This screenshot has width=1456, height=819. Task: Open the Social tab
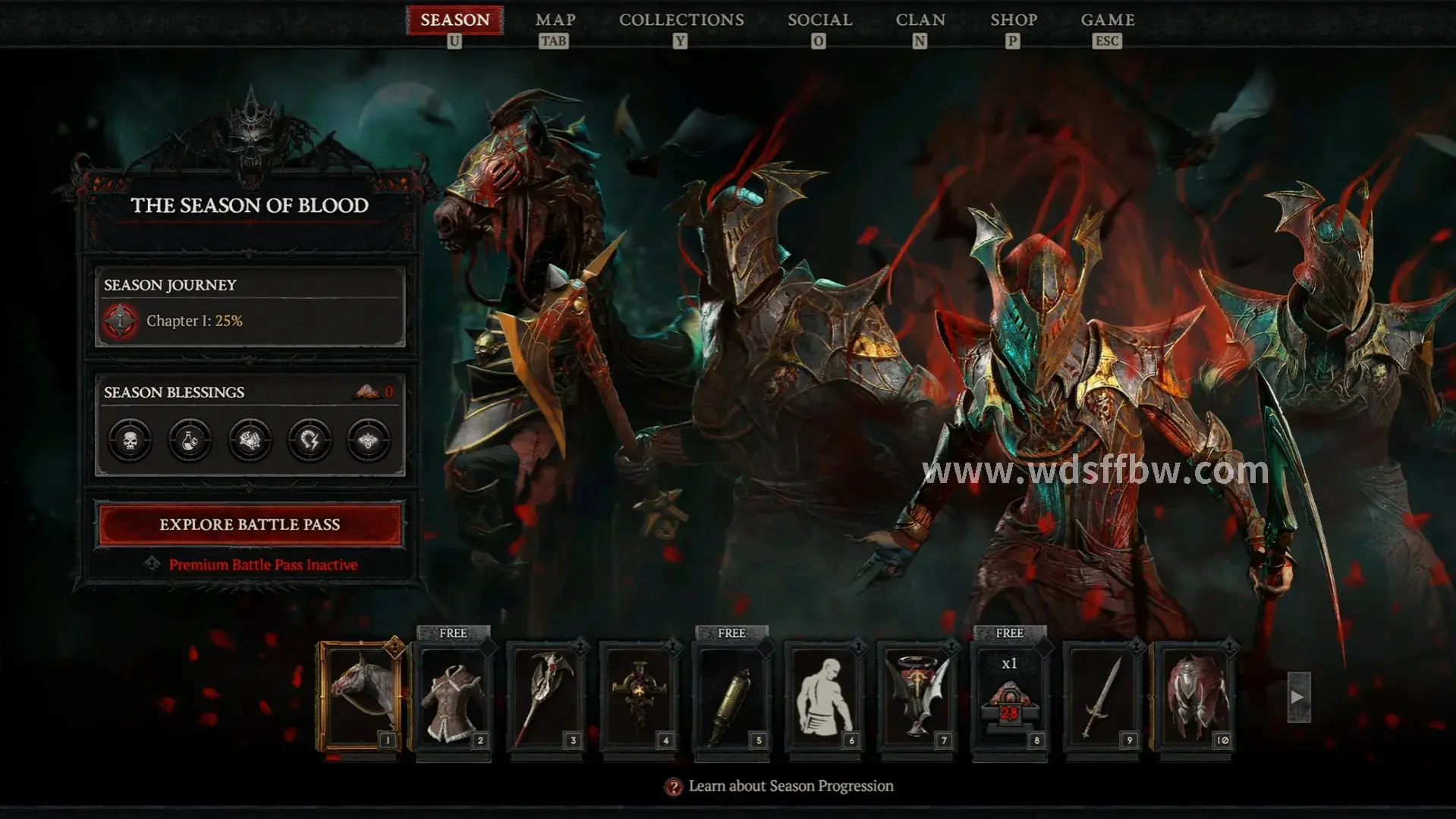click(819, 20)
